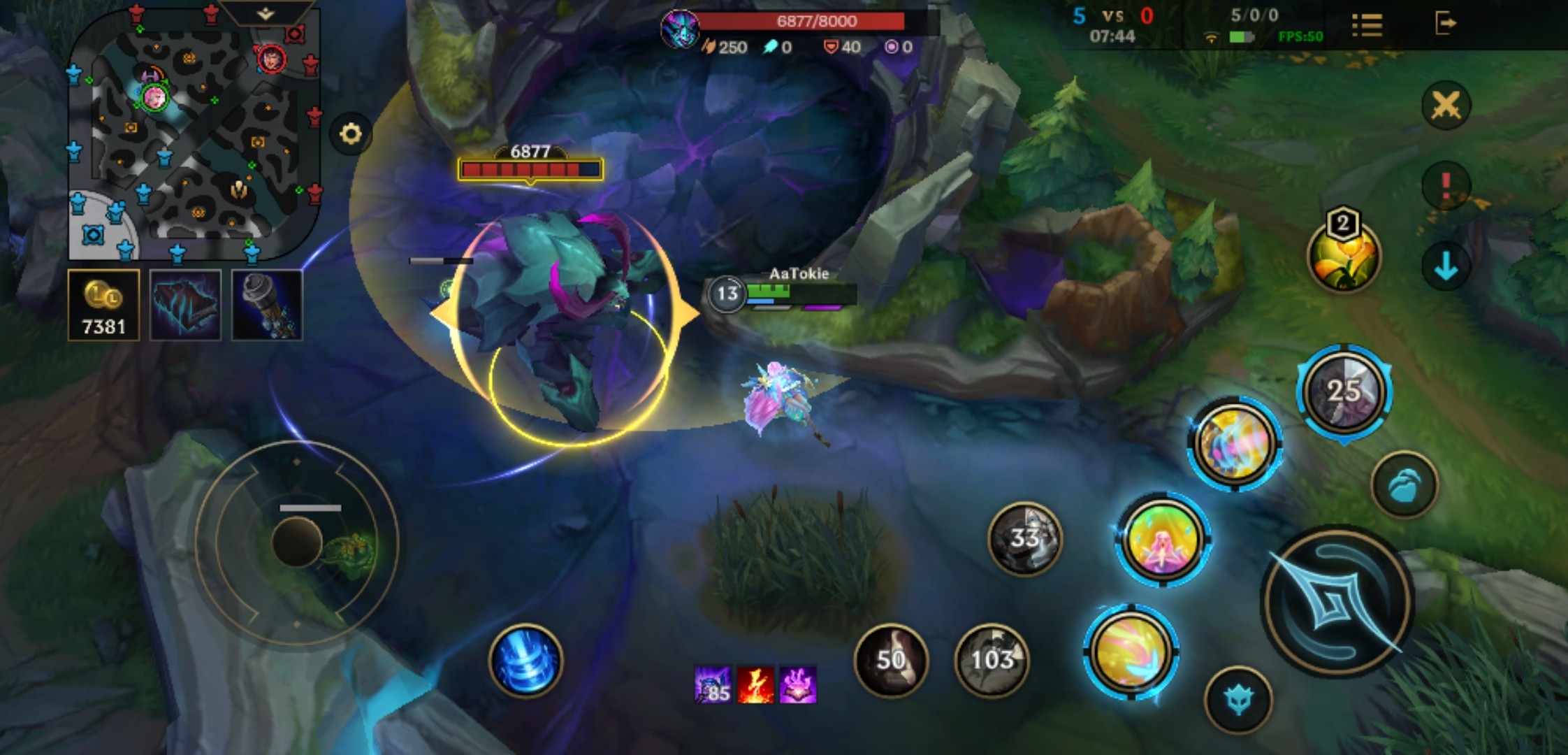Activate the recall button with blue swirl
This screenshot has height=755, width=1568.
click(525, 661)
